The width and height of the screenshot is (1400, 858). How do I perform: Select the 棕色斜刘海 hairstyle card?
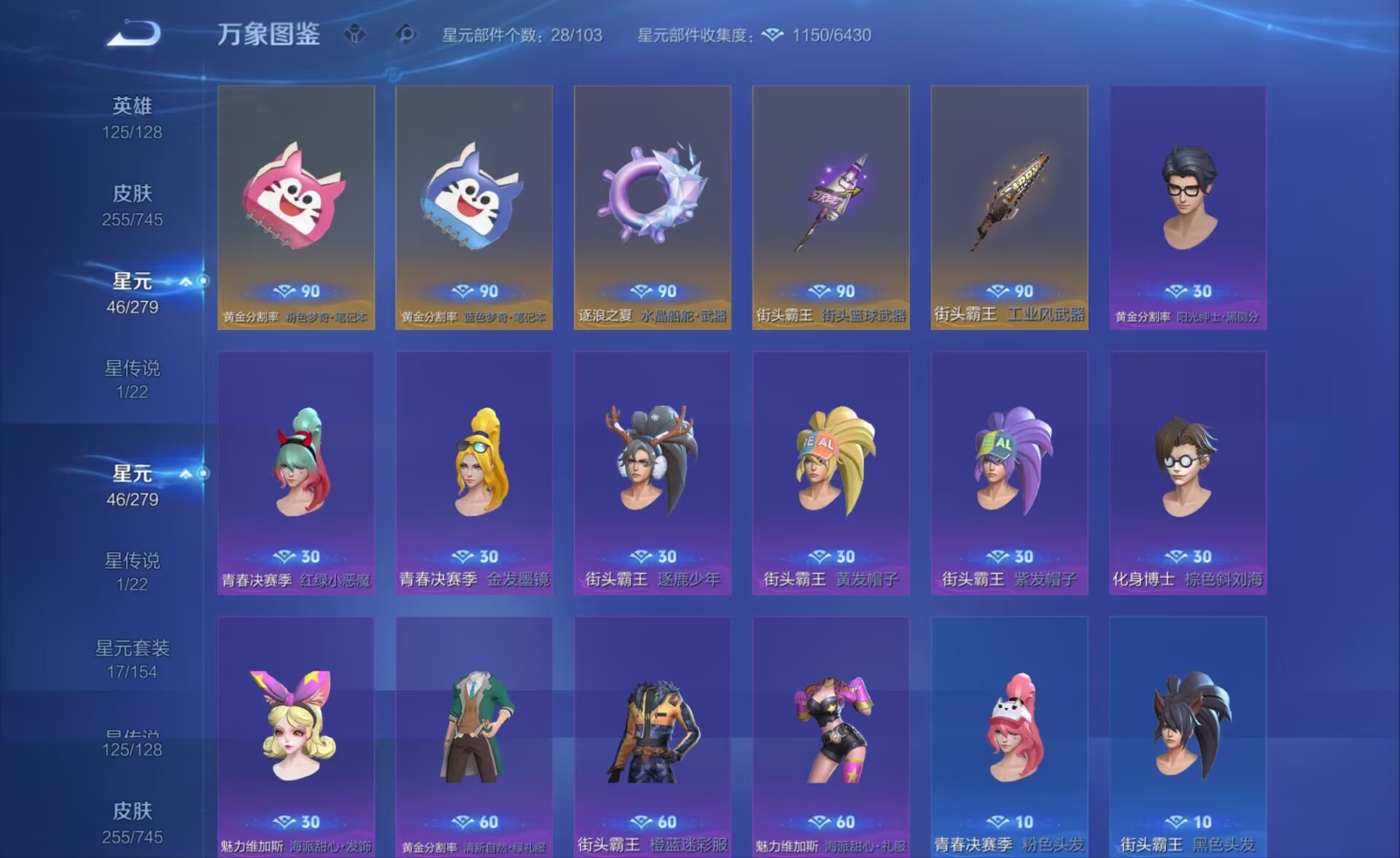tap(1188, 472)
